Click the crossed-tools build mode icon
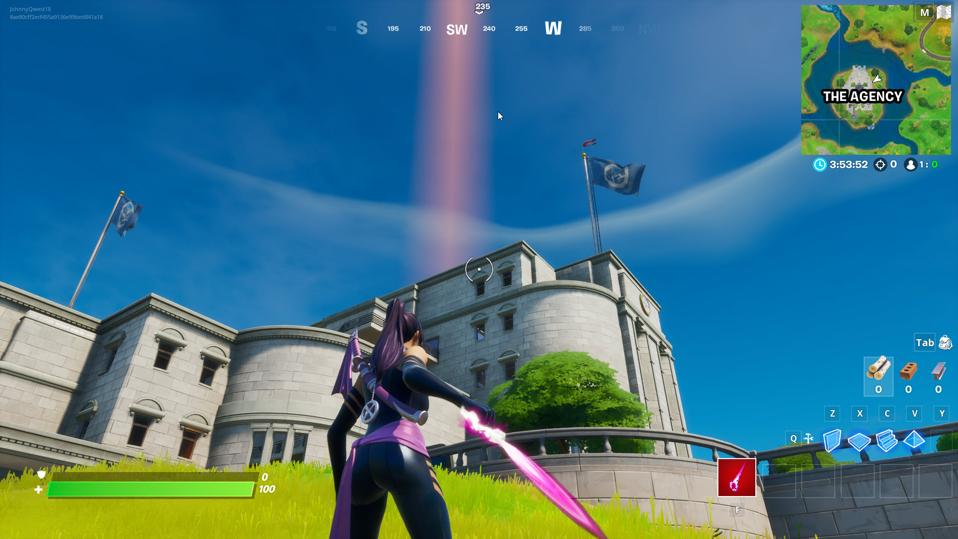The width and height of the screenshot is (958, 539). tap(808, 438)
